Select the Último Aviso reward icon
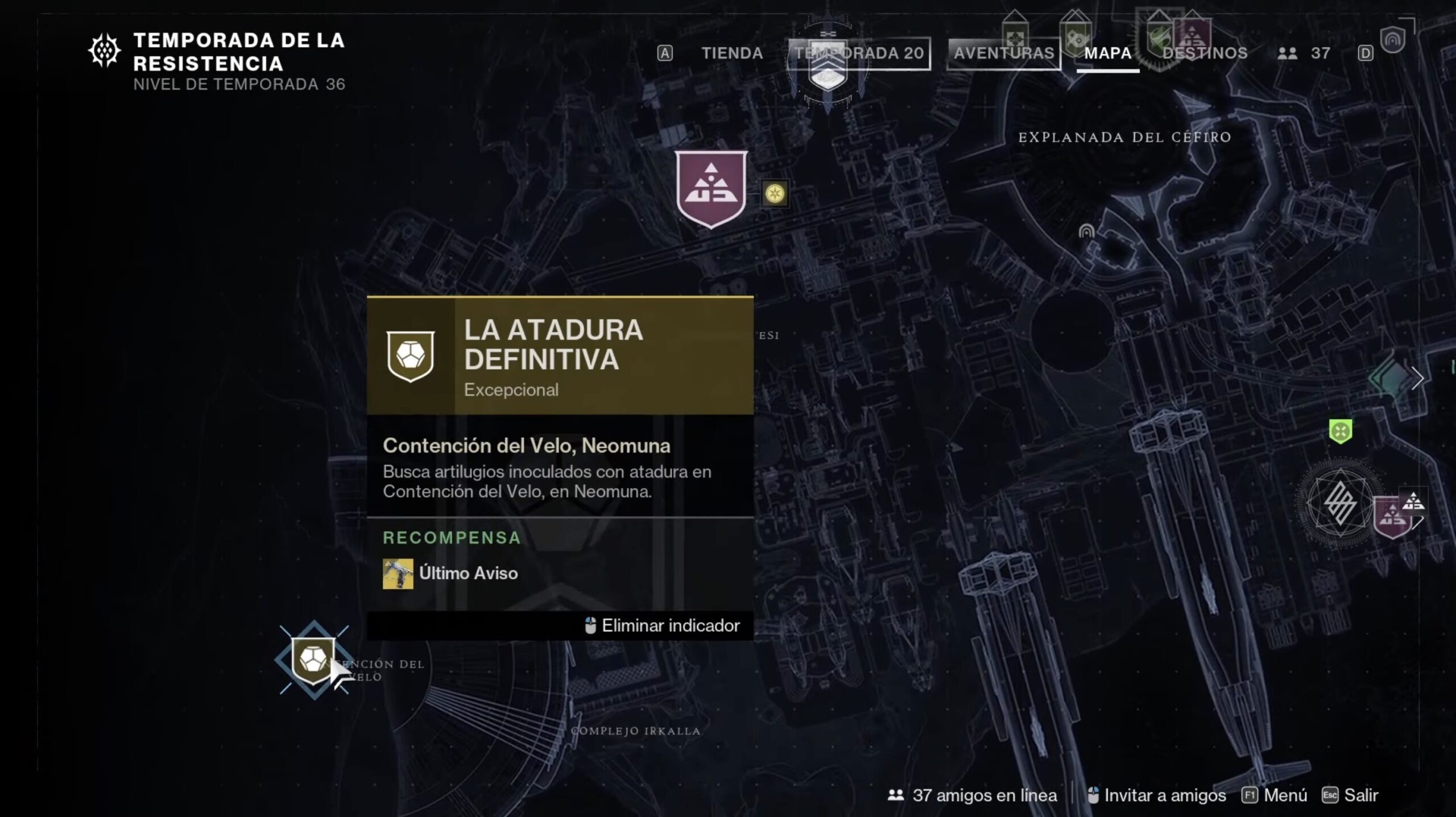1456x817 pixels. 398,574
